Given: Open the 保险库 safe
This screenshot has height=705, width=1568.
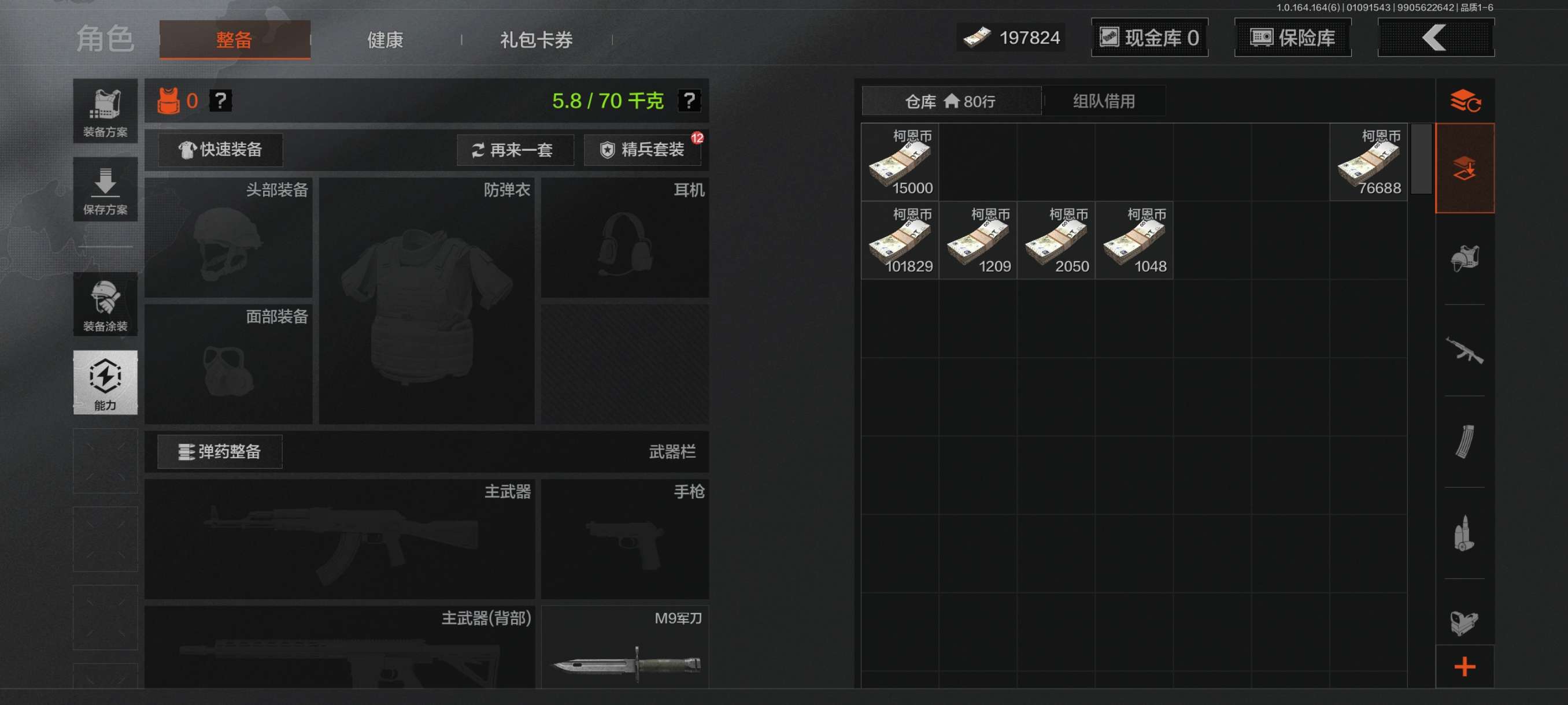Looking at the screenshot, I should click(1292, 38).
